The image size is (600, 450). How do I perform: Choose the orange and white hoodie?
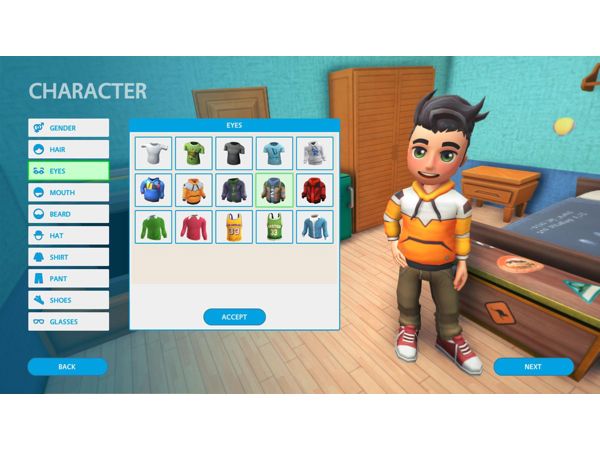coord(193,190)
